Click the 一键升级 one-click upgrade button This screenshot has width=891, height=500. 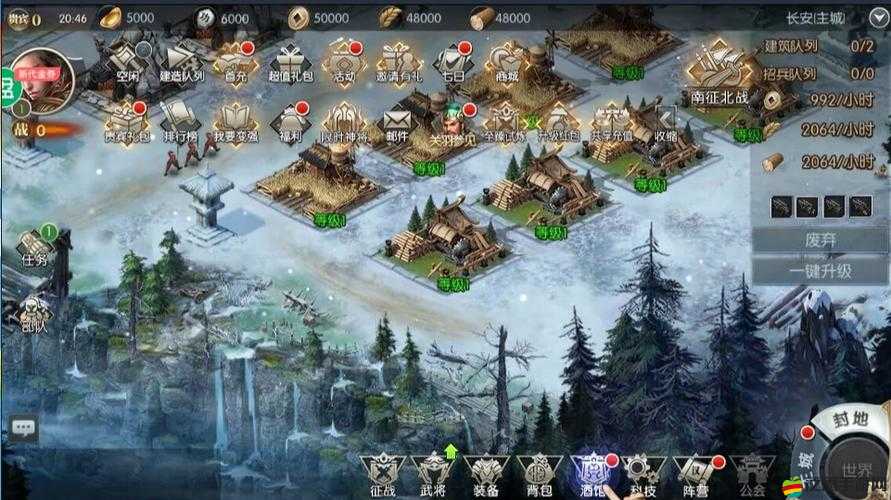click(x=819, y=271)
